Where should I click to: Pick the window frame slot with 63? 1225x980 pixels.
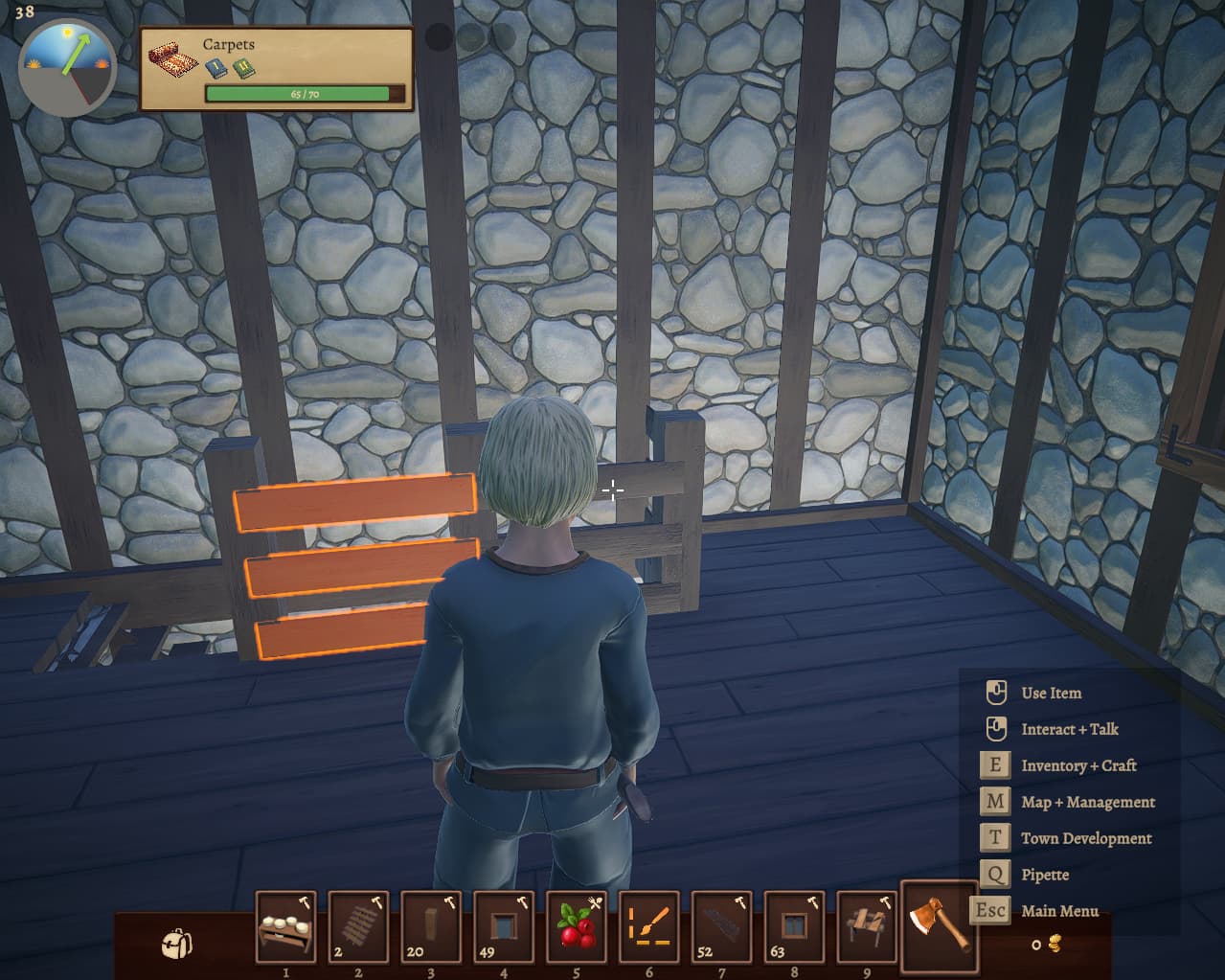pos(794,927)
